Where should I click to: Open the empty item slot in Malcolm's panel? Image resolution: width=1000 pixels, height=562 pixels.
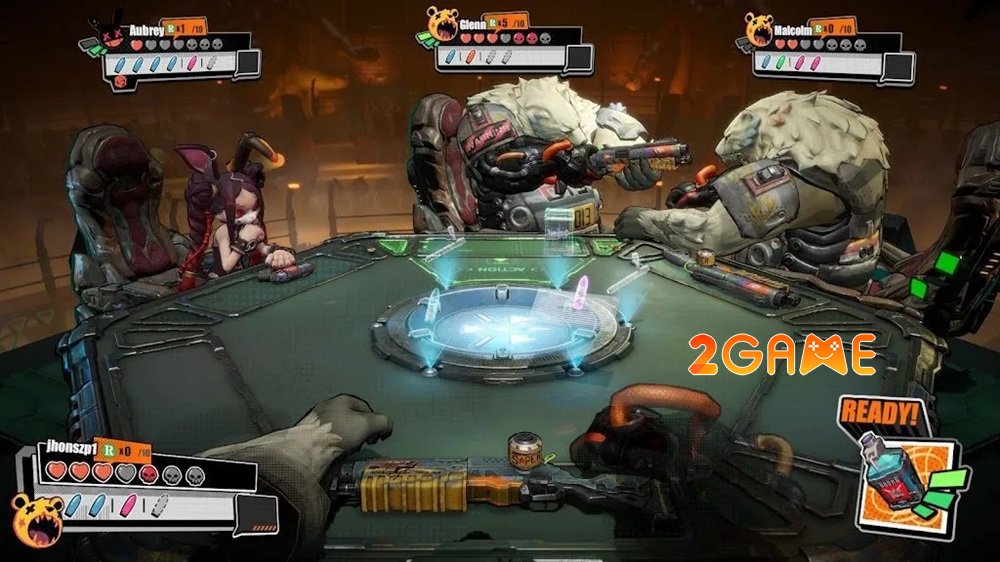[x=899, y=65]
